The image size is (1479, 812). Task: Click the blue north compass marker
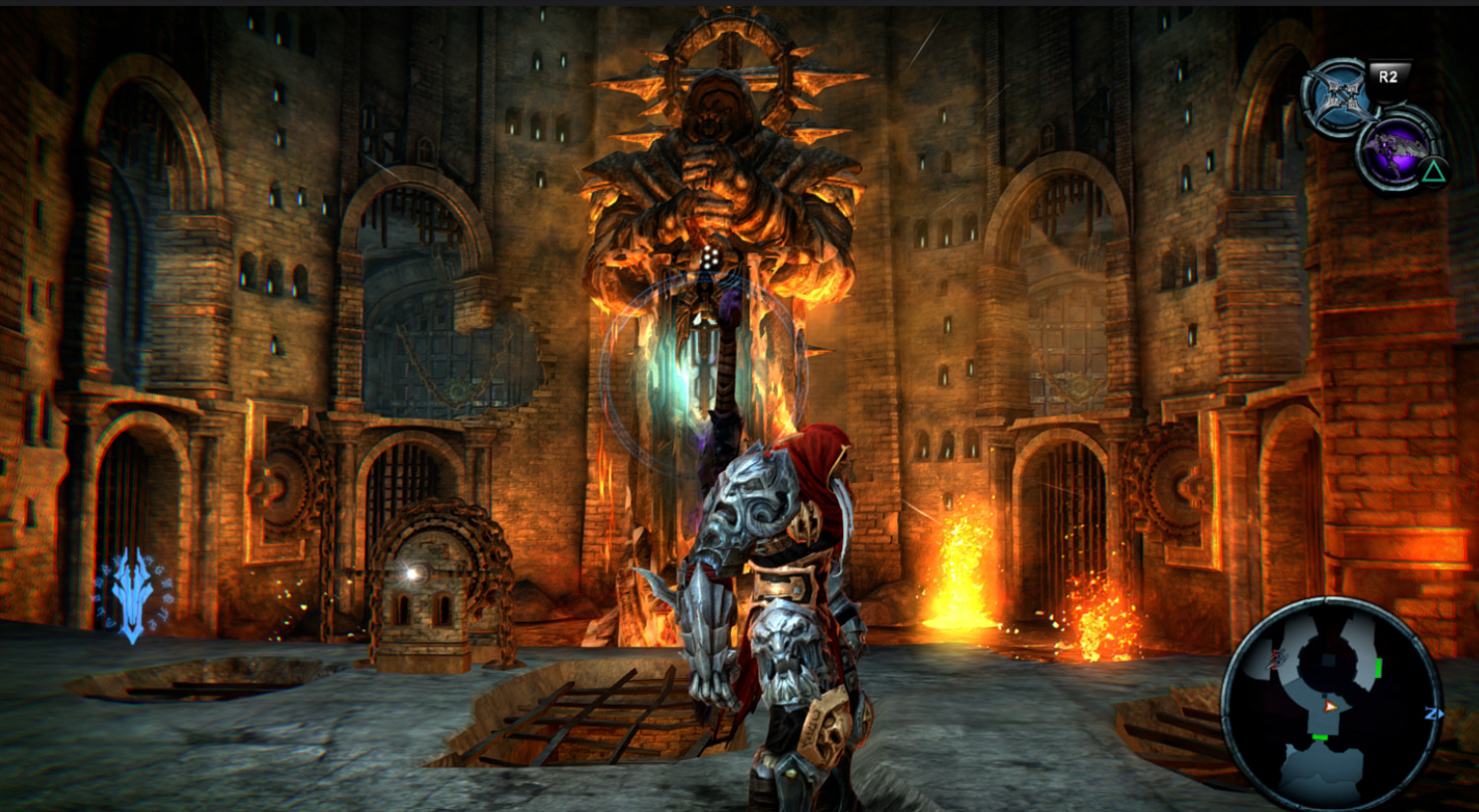click(x=1434, y=713)
